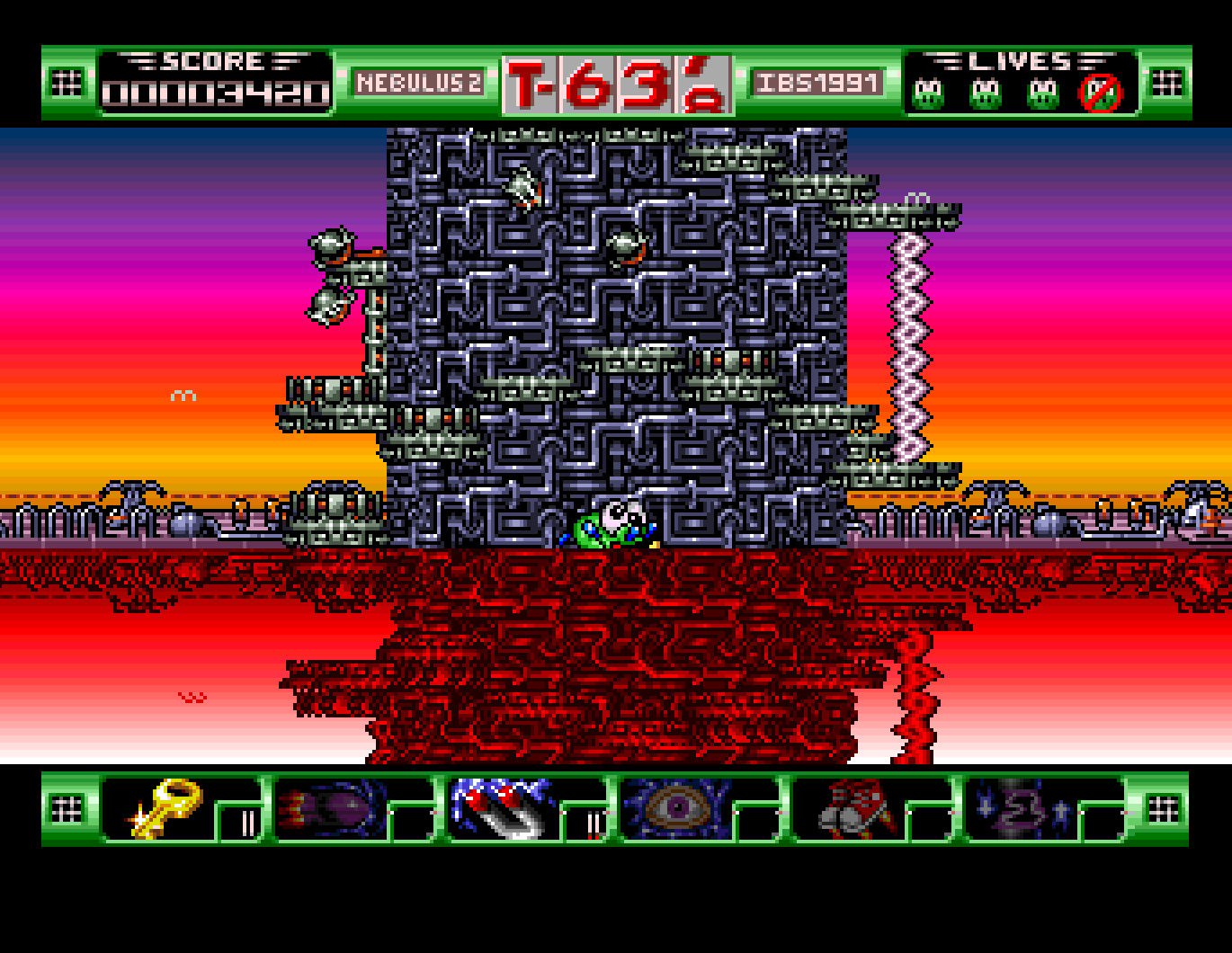Image resolution: width=1232 pixels, height=953 pixels.
Task: Toggle the grid button left of the score panel
Action: 67,81
